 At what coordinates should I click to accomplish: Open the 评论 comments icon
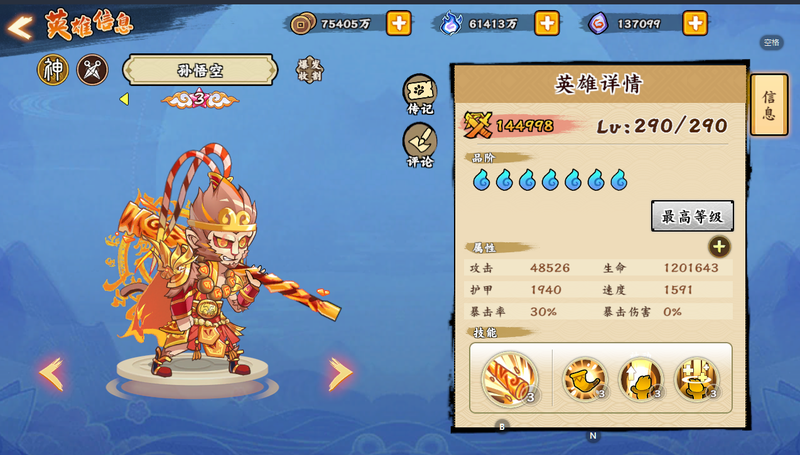point(420,142)
